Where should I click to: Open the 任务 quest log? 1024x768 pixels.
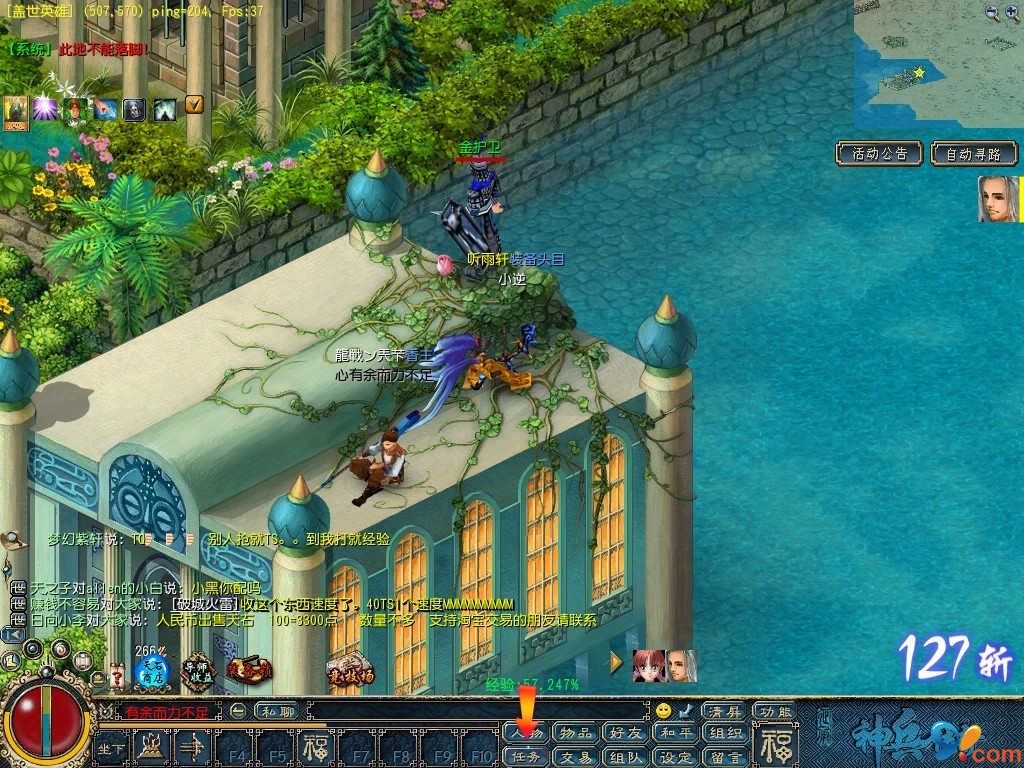click(x=526, y=757)
